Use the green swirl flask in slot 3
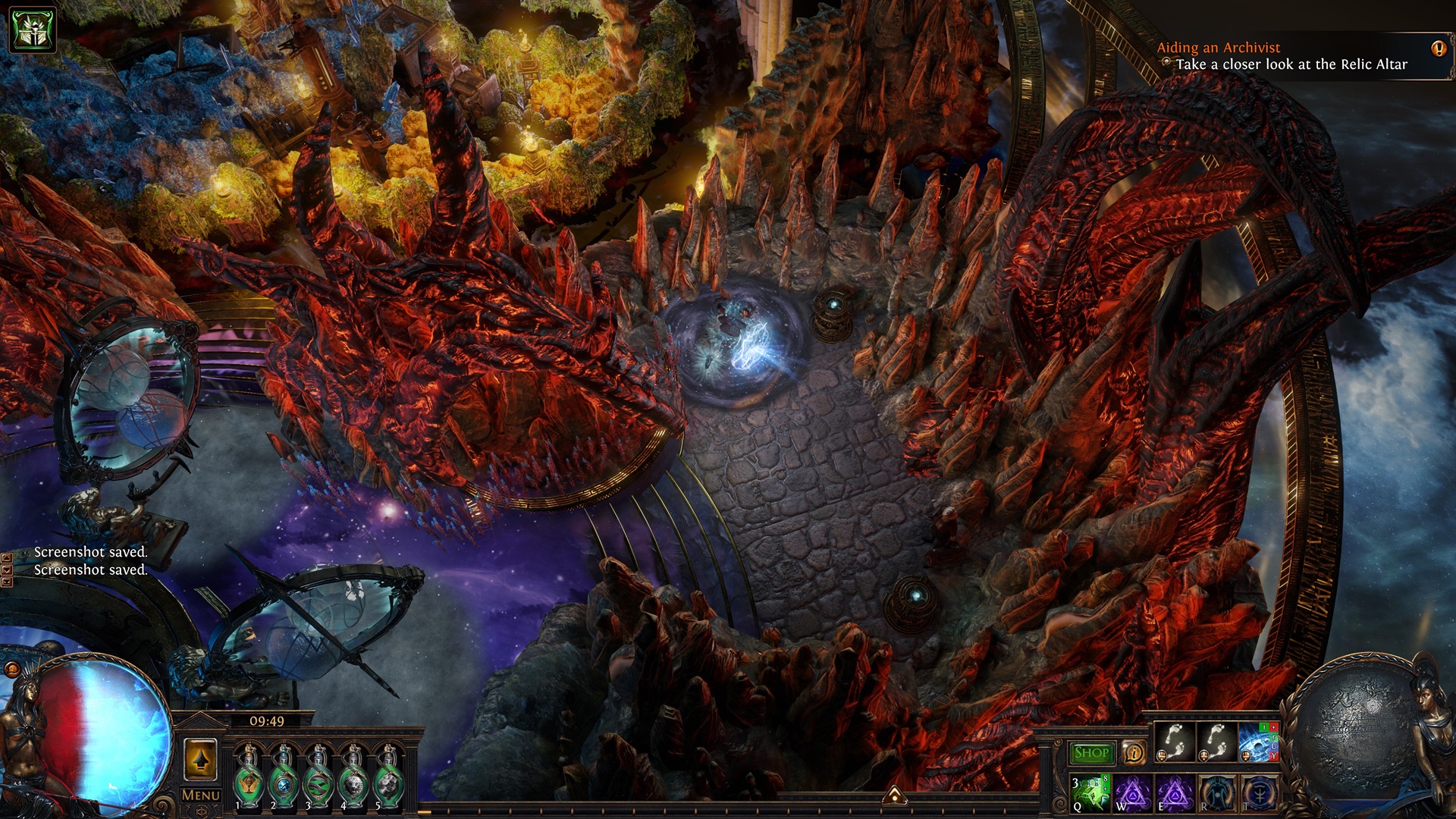Image resolution: width=1456 pixels, height=819 pixels. click(318, 778)
